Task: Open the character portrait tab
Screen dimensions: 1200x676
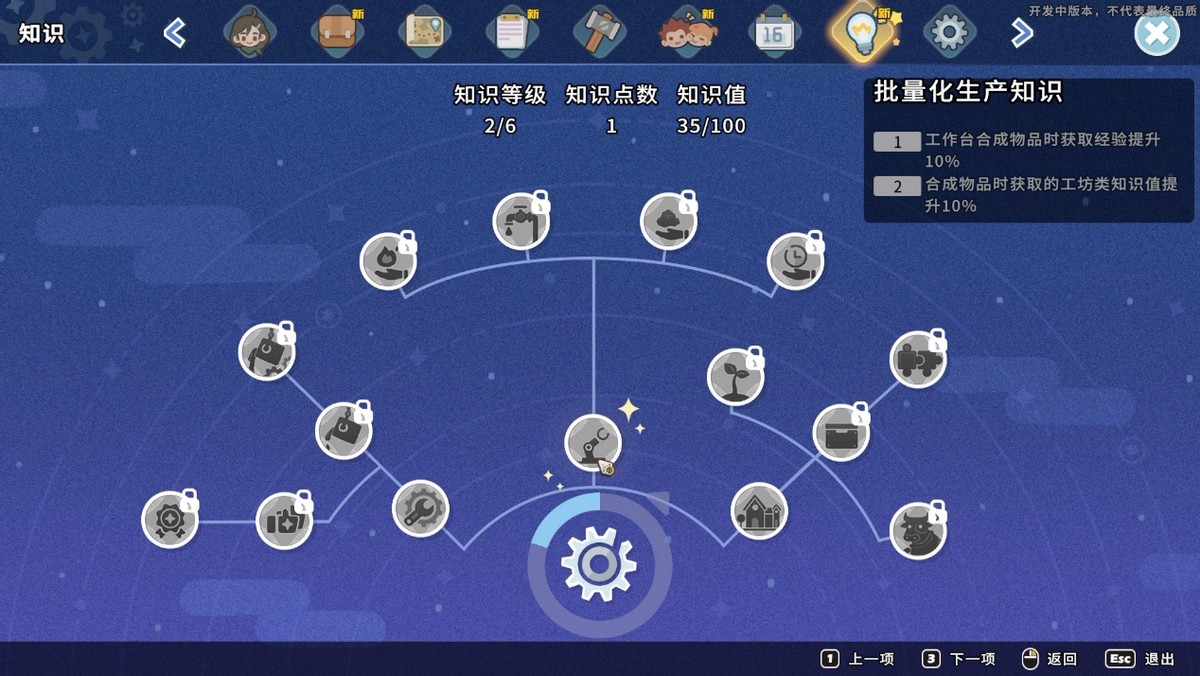Action: pos(250,33)
